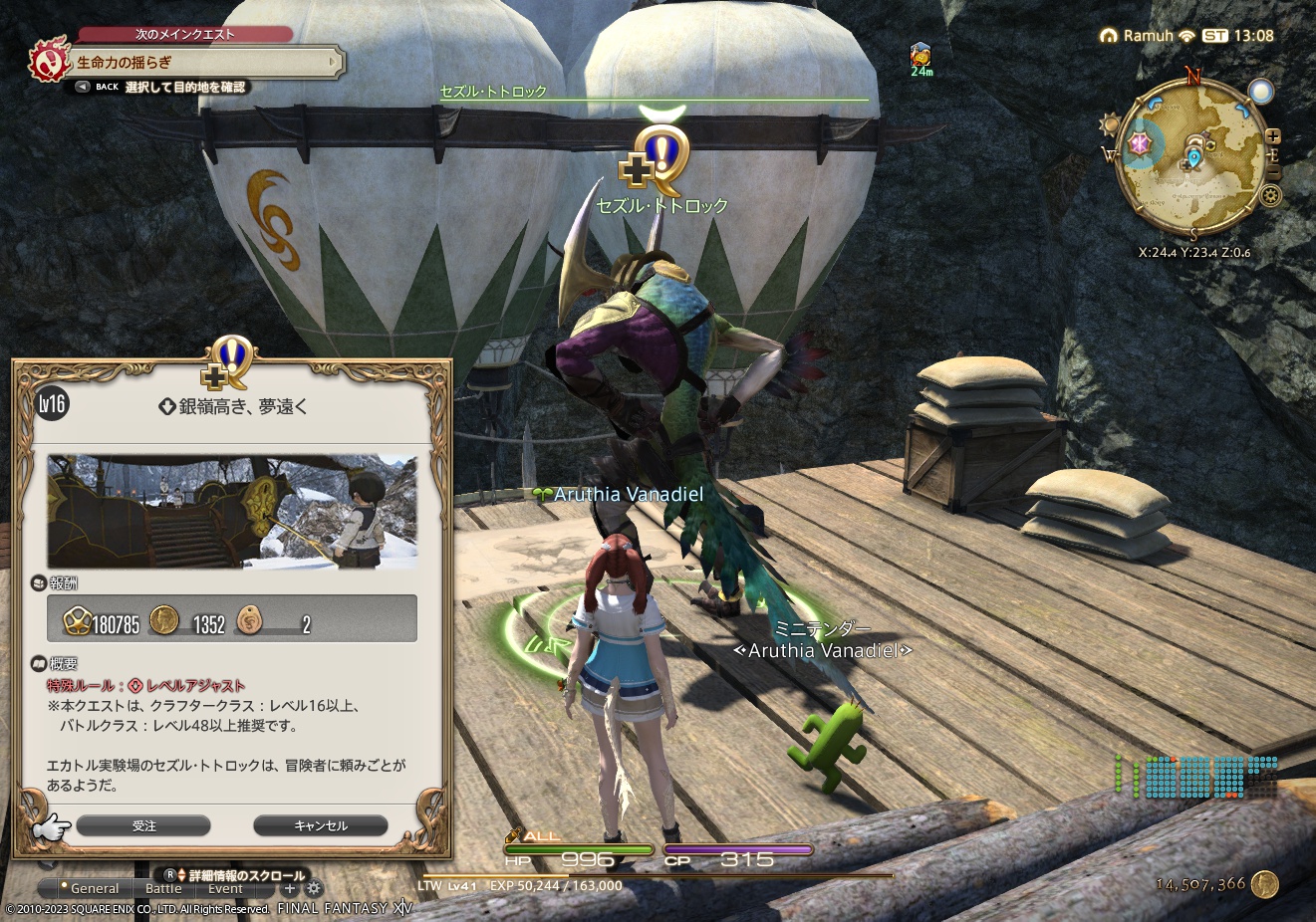Click the BACK chevron under the quest banner
The image size is (1316, 922).
tap(82, 87)
